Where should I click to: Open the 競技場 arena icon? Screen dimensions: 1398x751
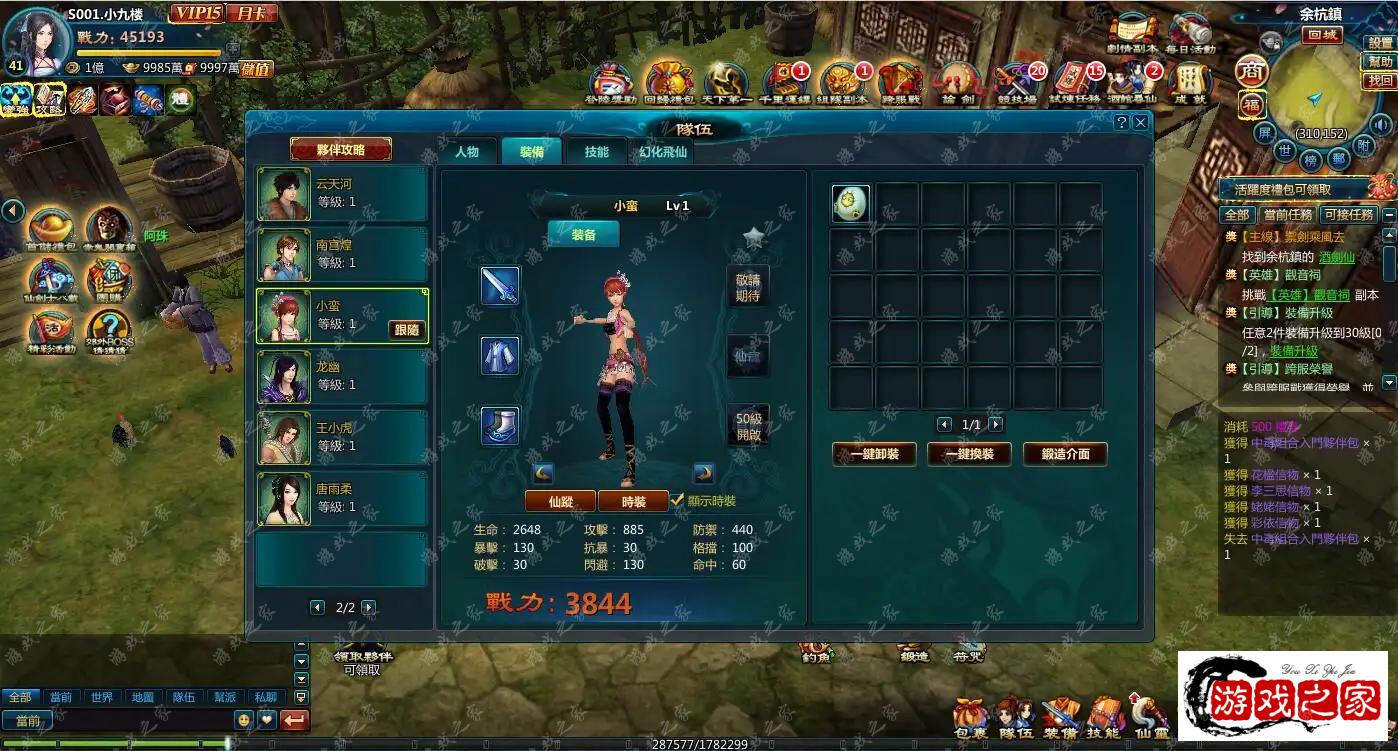click(1016, 84)
